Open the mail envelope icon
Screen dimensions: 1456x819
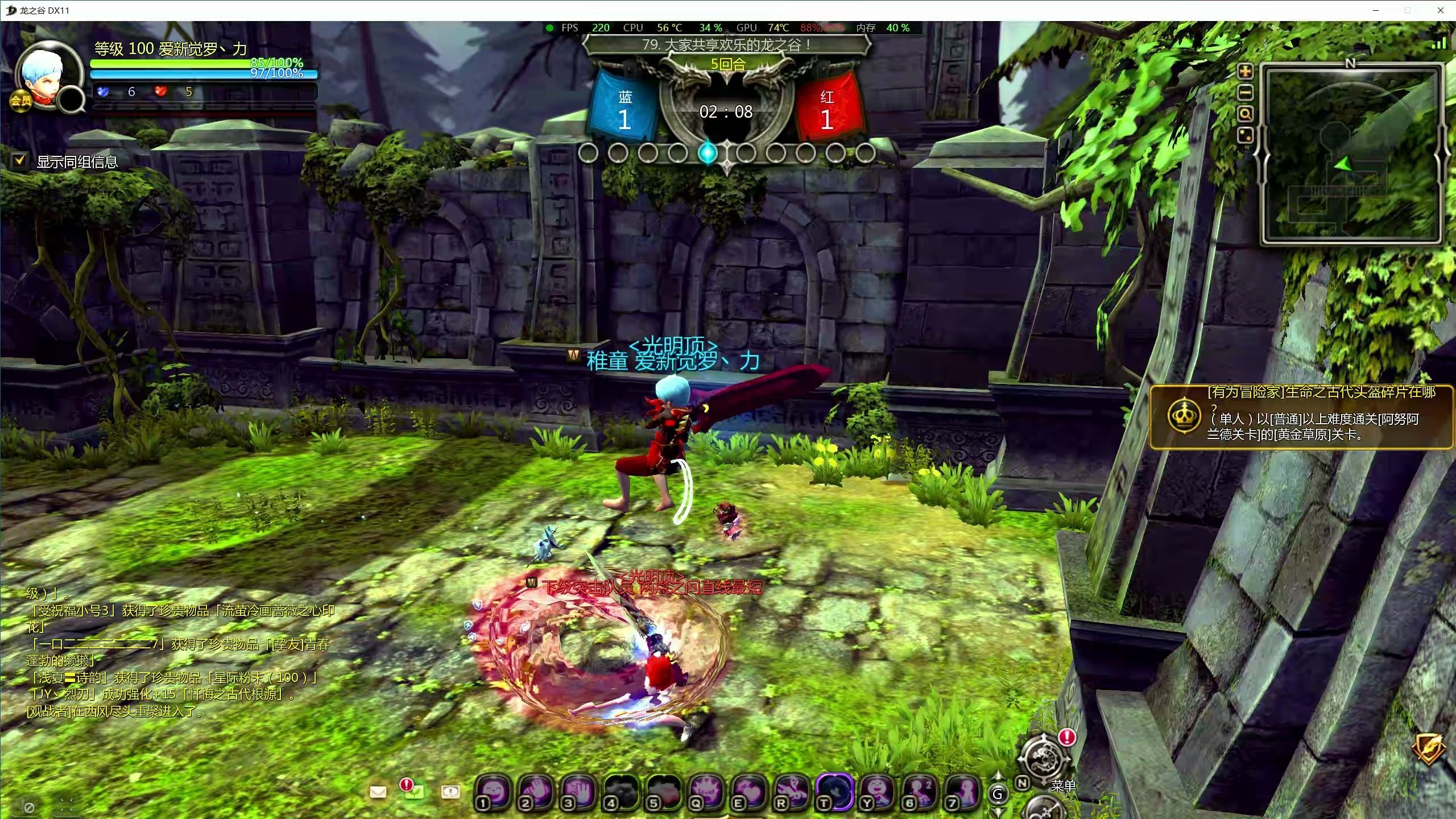tap(378, 792)
